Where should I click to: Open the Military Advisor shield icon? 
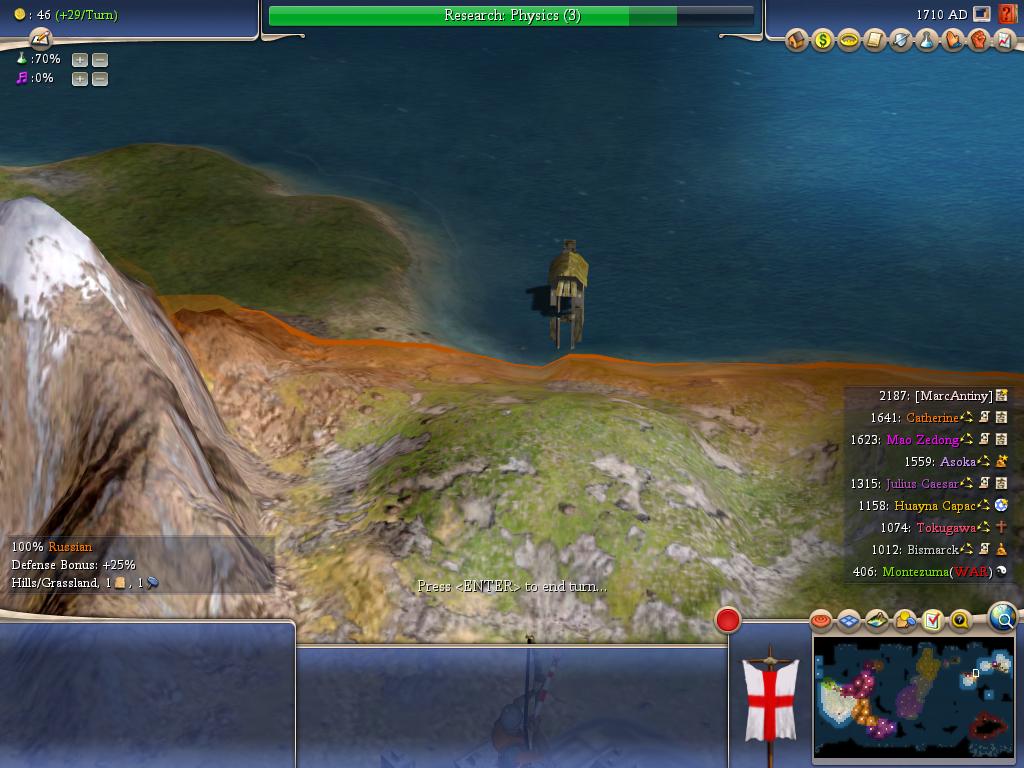pyautogui.click(x=901, y=41)
